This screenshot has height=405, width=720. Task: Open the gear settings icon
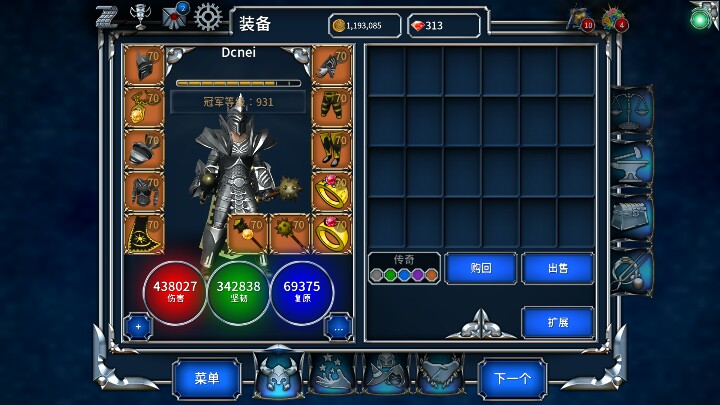[208, 16]
